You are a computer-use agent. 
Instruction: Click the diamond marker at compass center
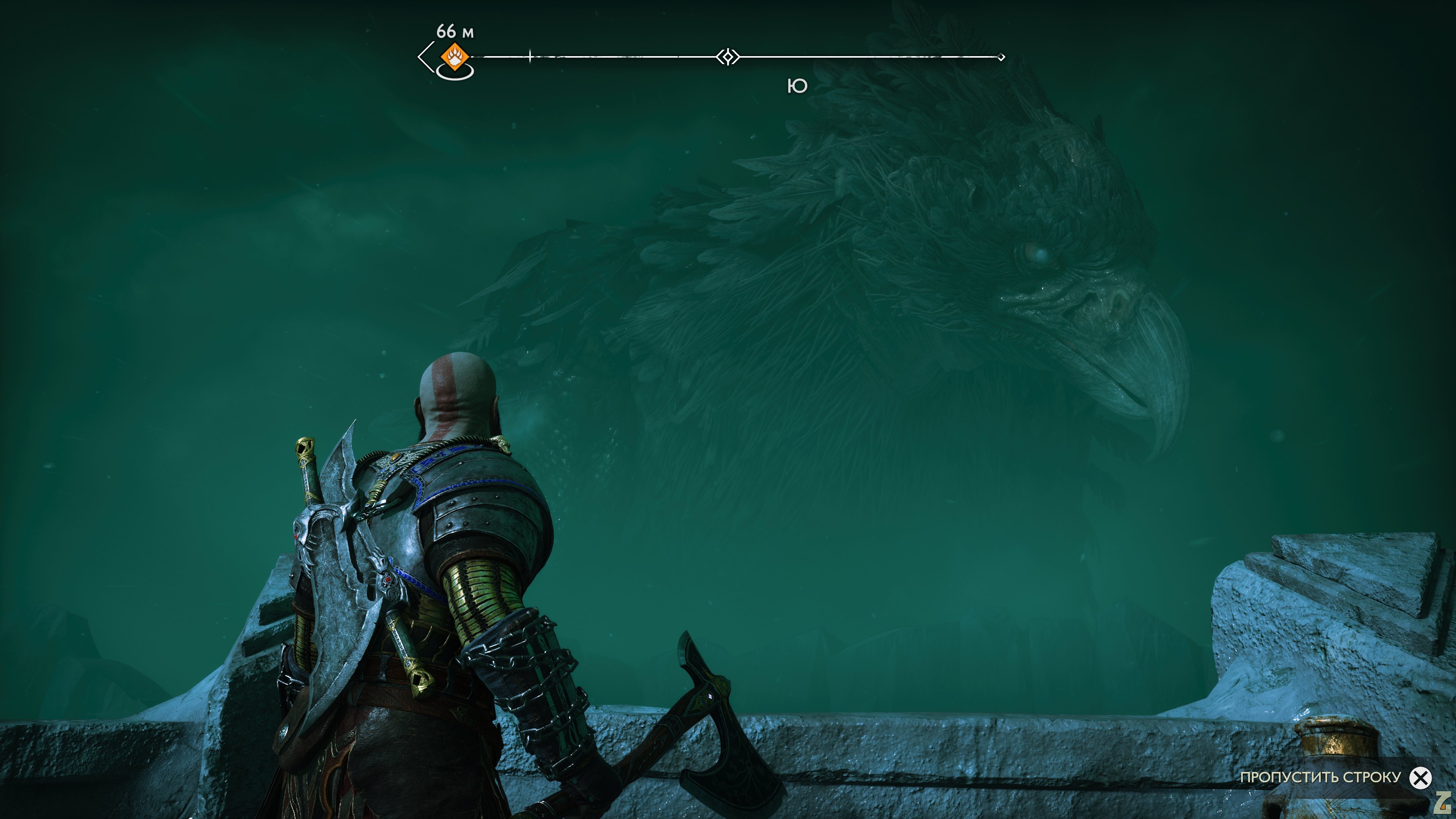click(728, 57)
